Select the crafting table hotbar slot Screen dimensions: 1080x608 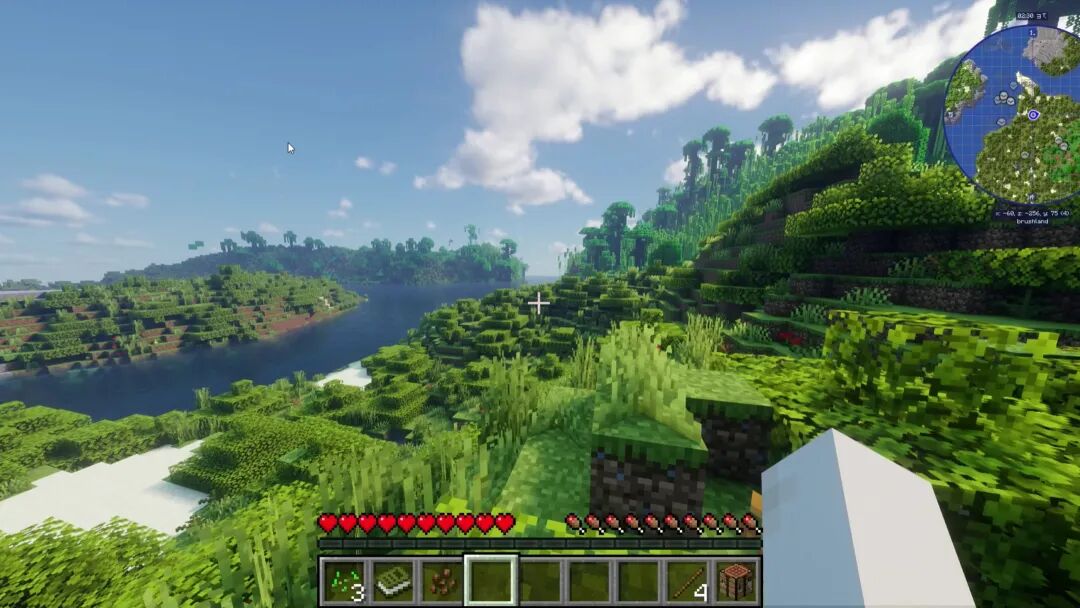(737, 581)
